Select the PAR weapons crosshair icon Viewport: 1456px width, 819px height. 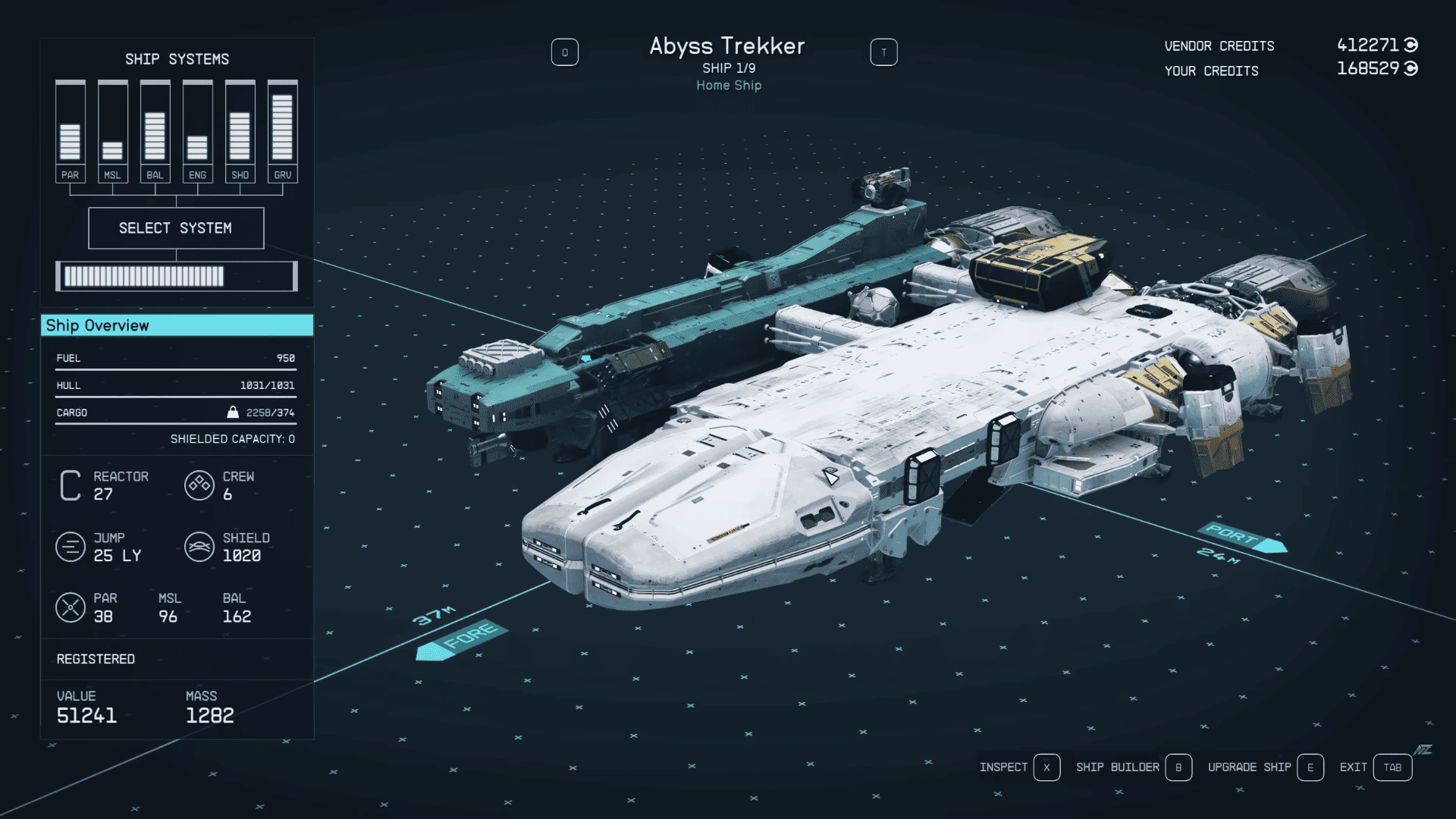coord(71,607)
